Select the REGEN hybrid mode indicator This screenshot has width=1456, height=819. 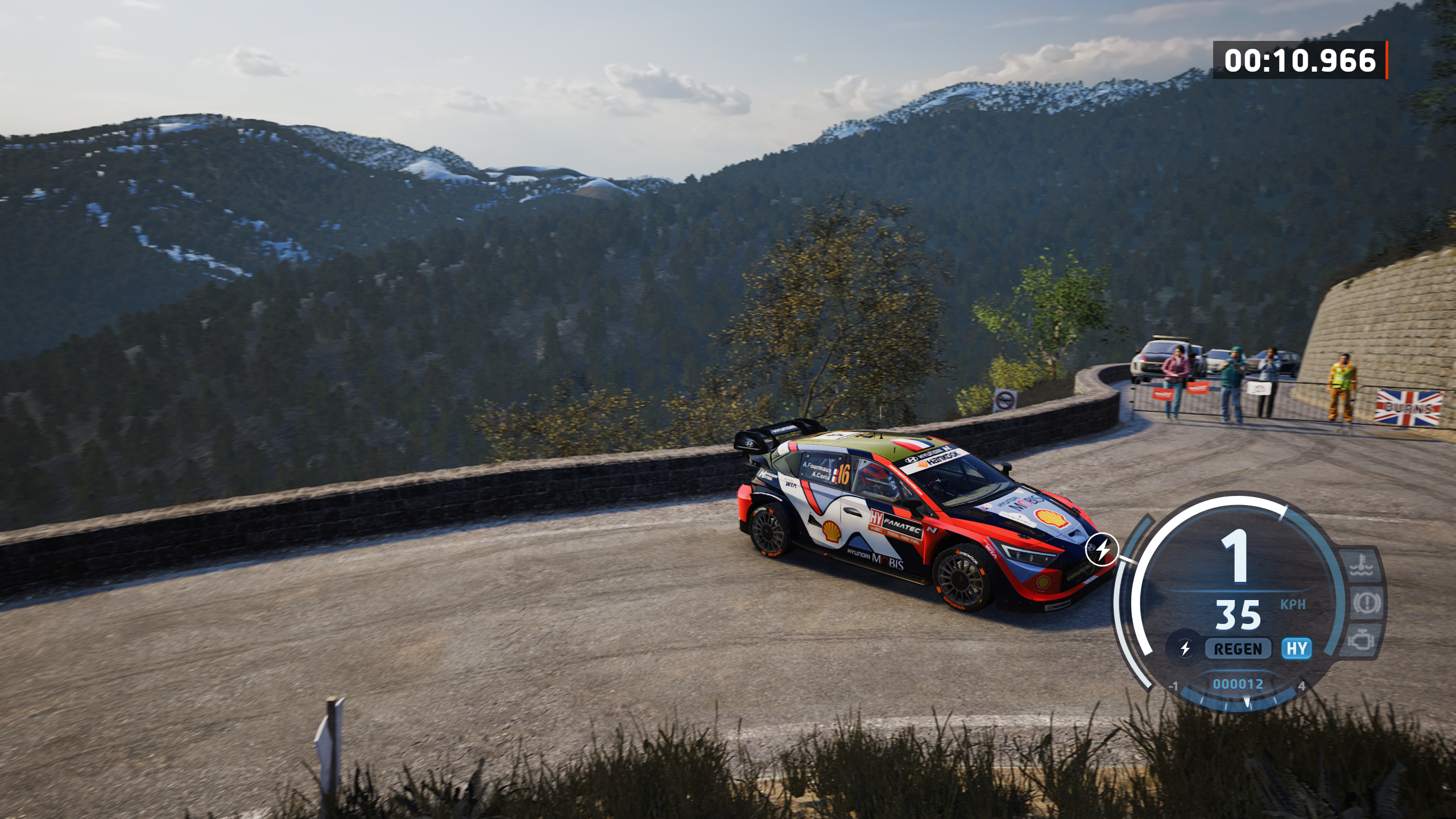coord(1238,649)
